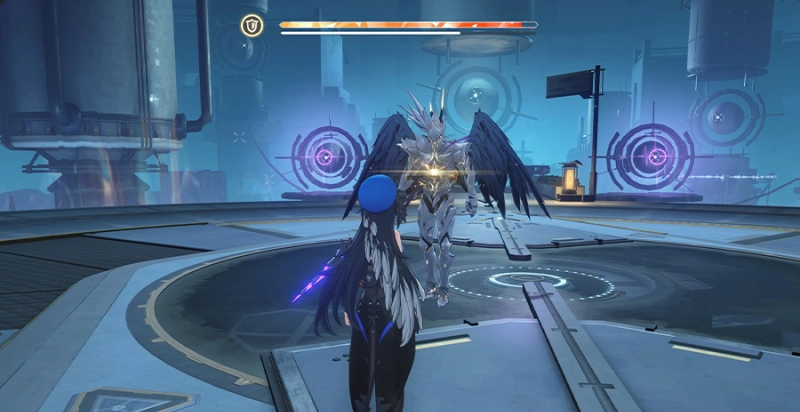Click the boss shield emblem icon
The height and width of the screenshot is (412, 800).
(252, 25)
